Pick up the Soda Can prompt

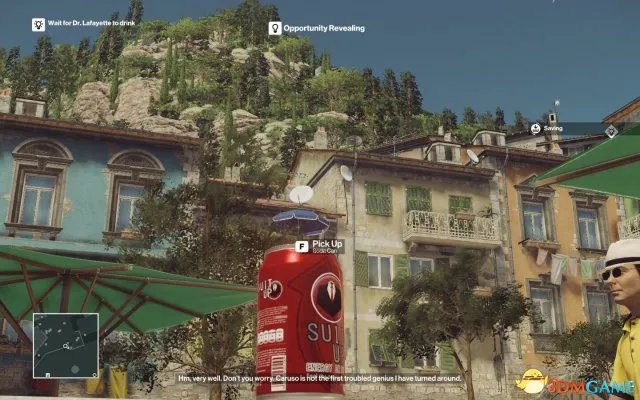tap(319, 246)
